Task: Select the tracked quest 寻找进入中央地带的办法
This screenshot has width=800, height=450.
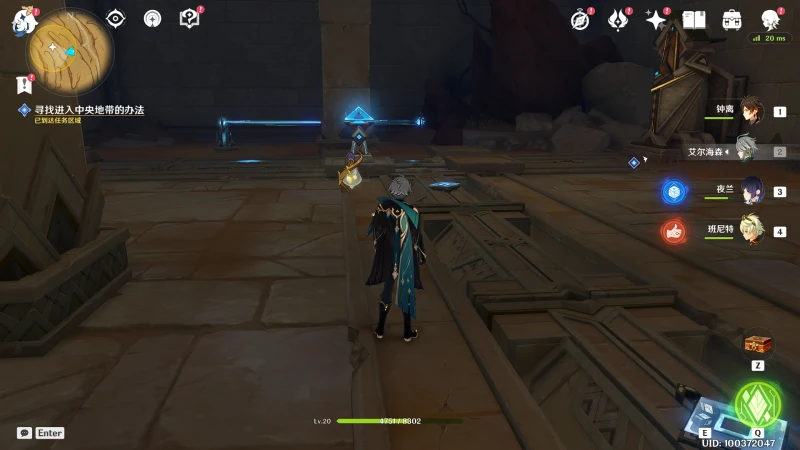Action: coord(90,110)
